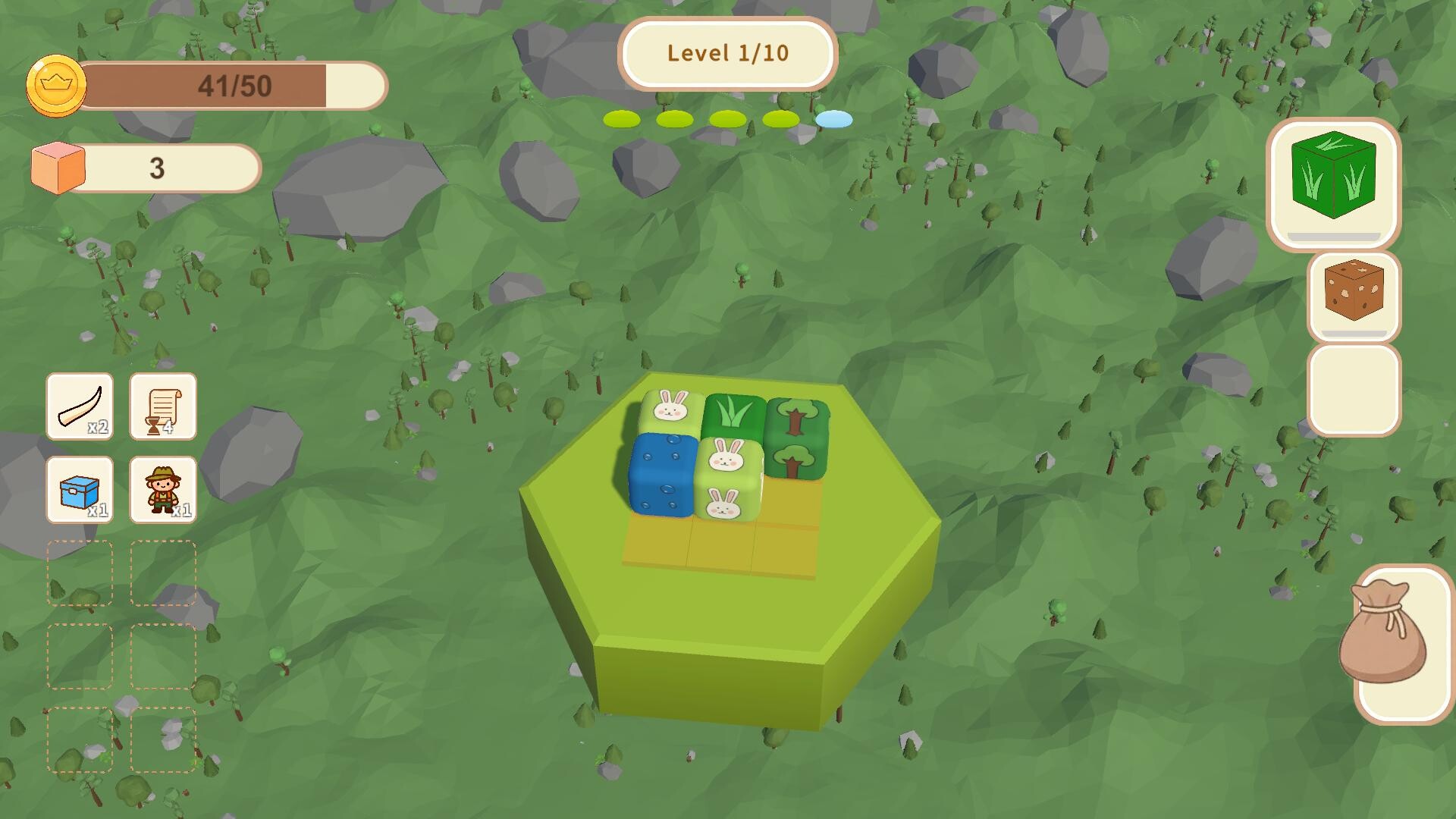Select the ranger character helper item
Screen dimensions: 1456x819
coord(162,491)
